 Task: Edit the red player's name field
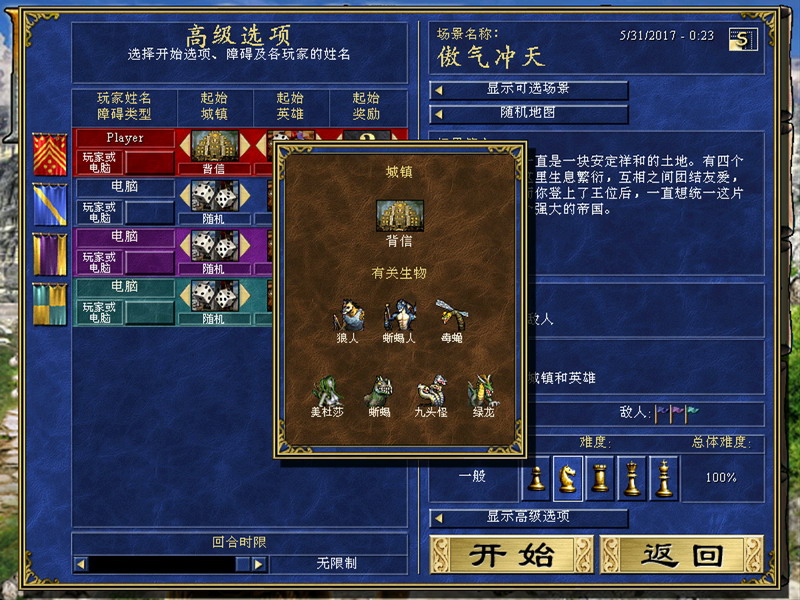coord(125,138)
